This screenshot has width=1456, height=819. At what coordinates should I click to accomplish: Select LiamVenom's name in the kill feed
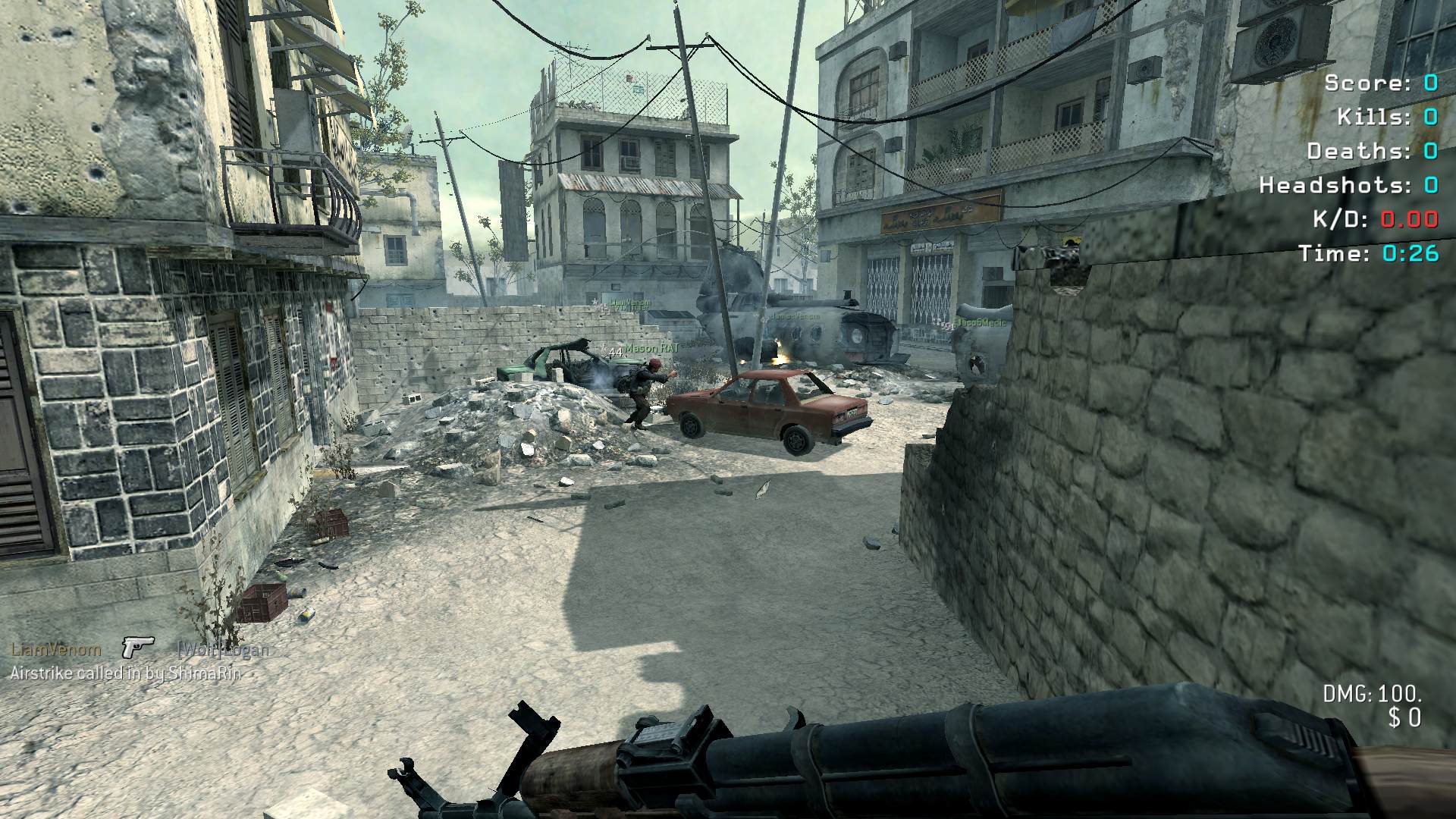pyautogui.click(x=55, y=649)
